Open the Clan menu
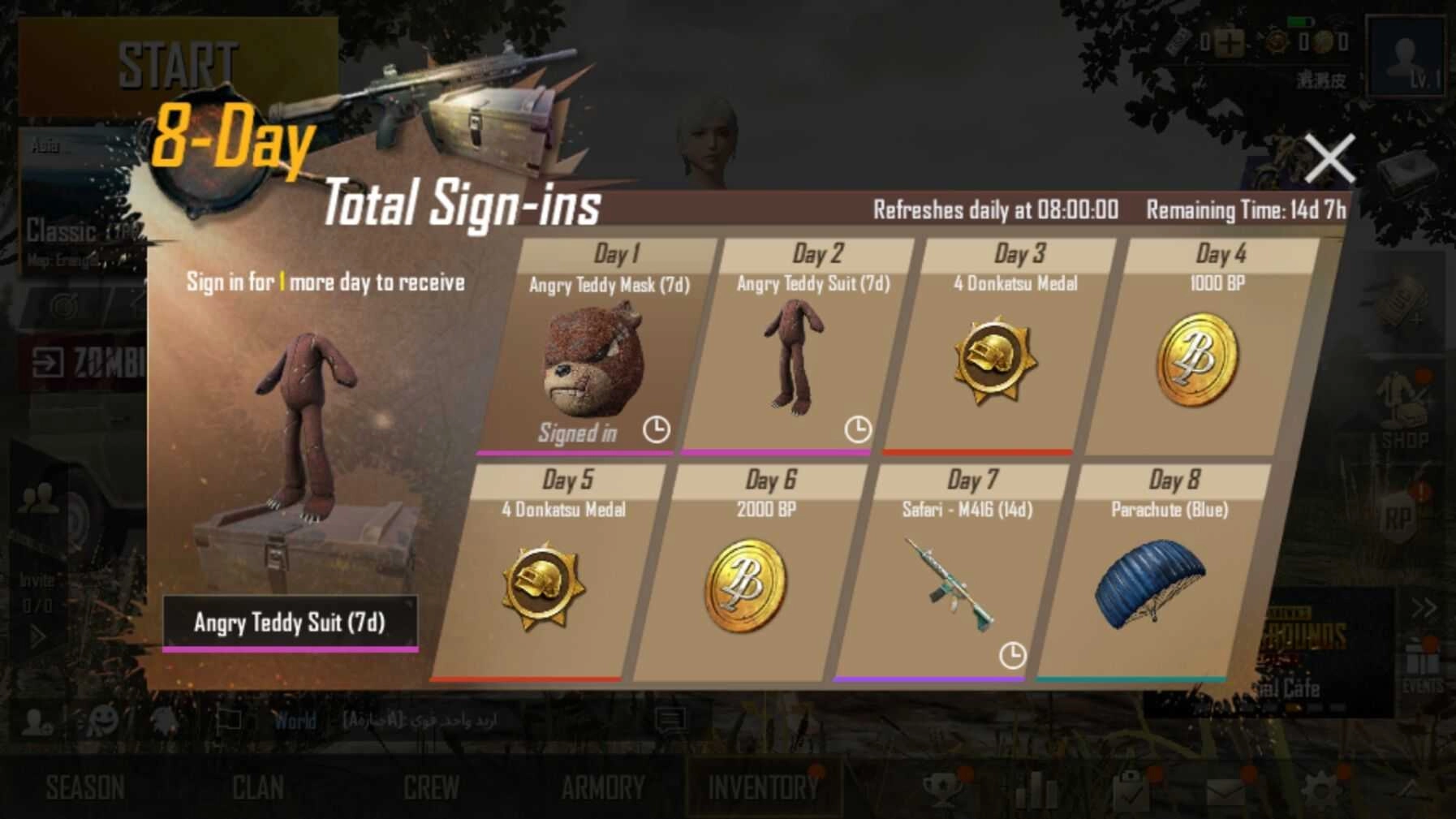Screen dimensions: 1456x819 click(x=258, y=787)
